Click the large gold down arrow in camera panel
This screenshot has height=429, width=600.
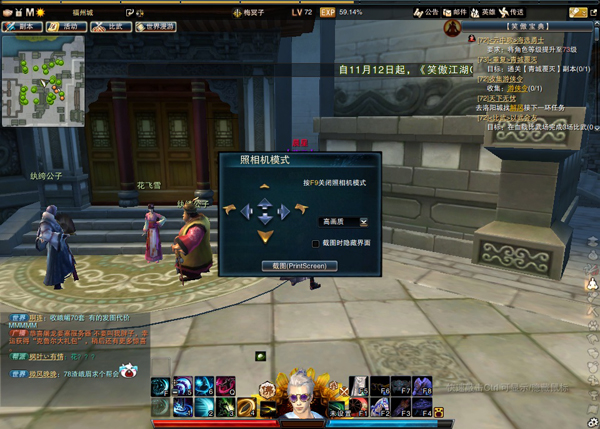[x=264, y=236]
